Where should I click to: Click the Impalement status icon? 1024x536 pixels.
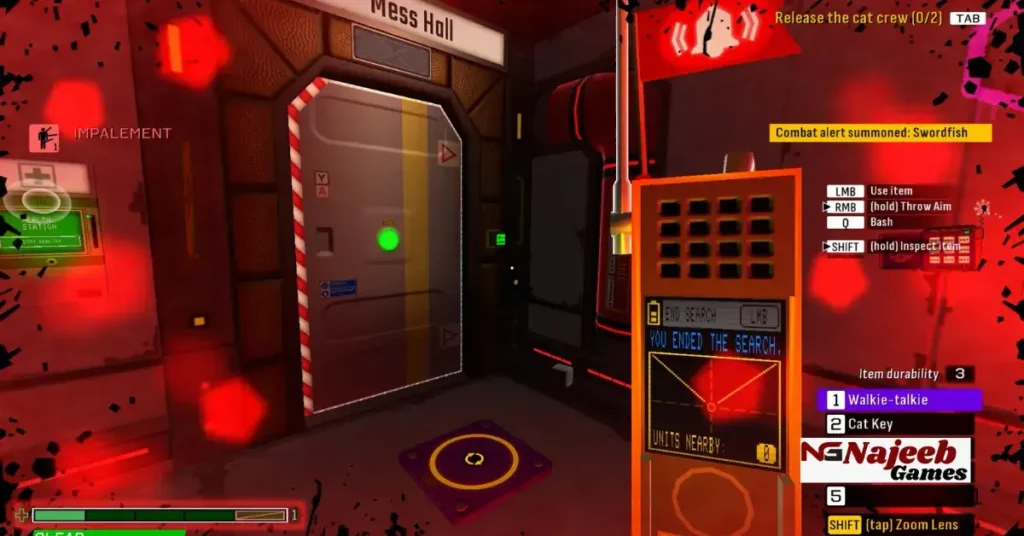pos(44,137)
